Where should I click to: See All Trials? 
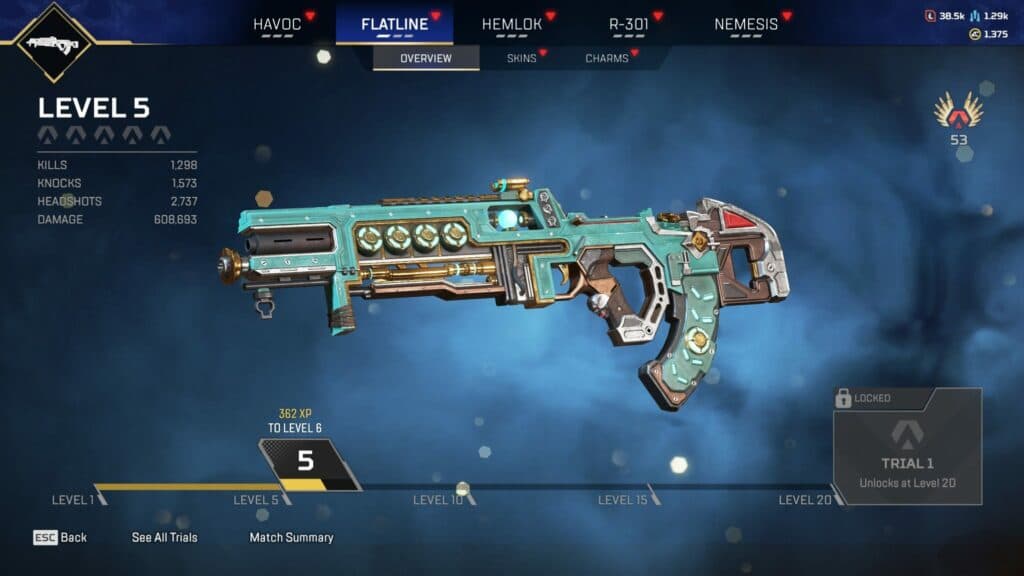[x=165, y=538]
